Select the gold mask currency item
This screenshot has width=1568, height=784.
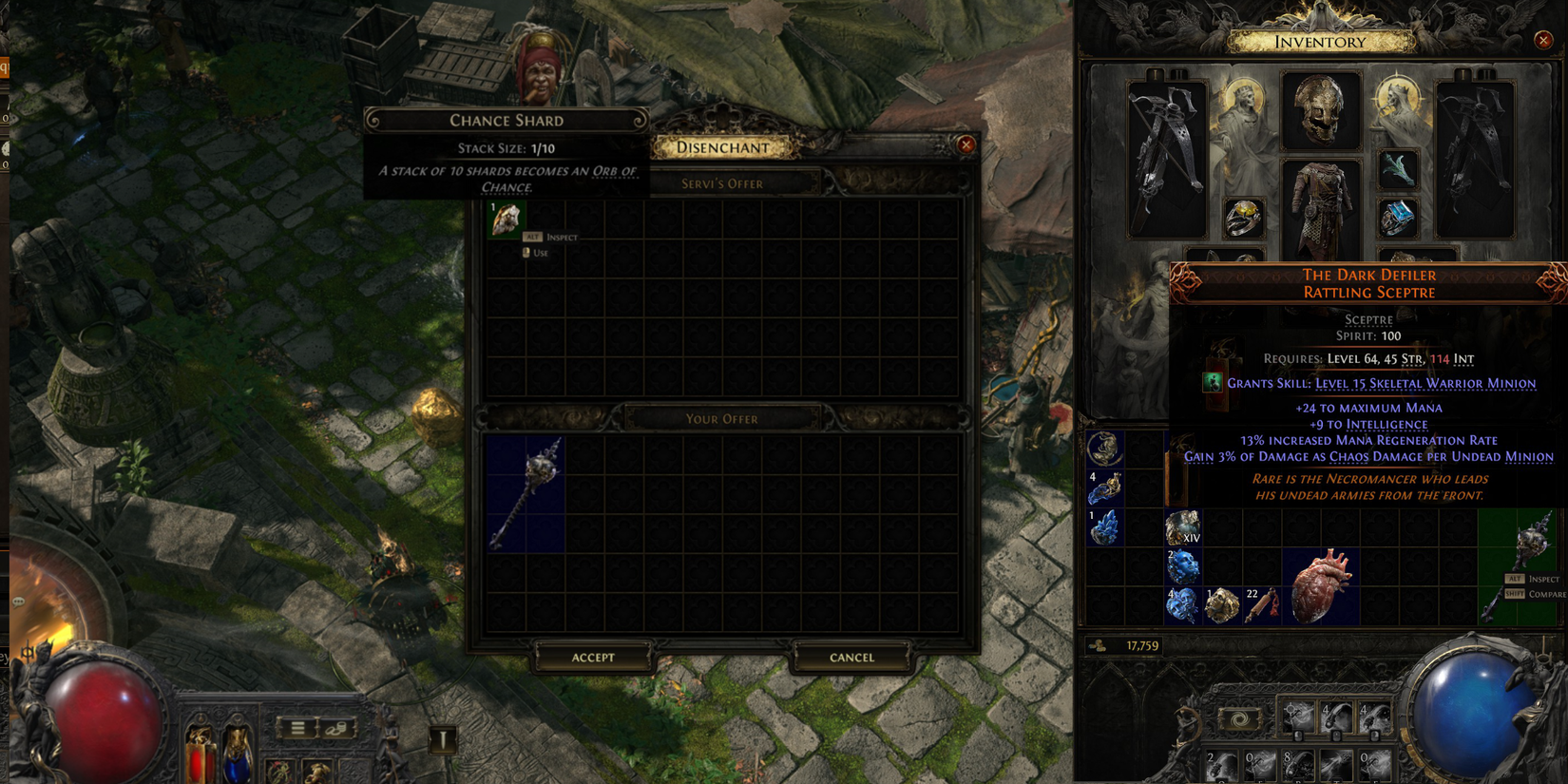pos(1223,603)
